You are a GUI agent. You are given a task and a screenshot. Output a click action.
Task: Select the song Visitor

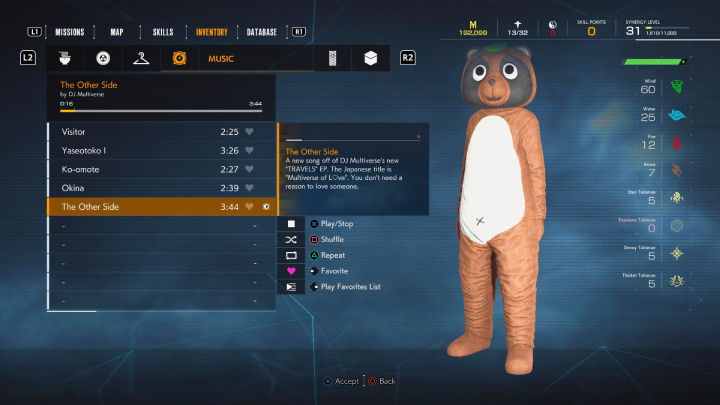coord(140,132)
